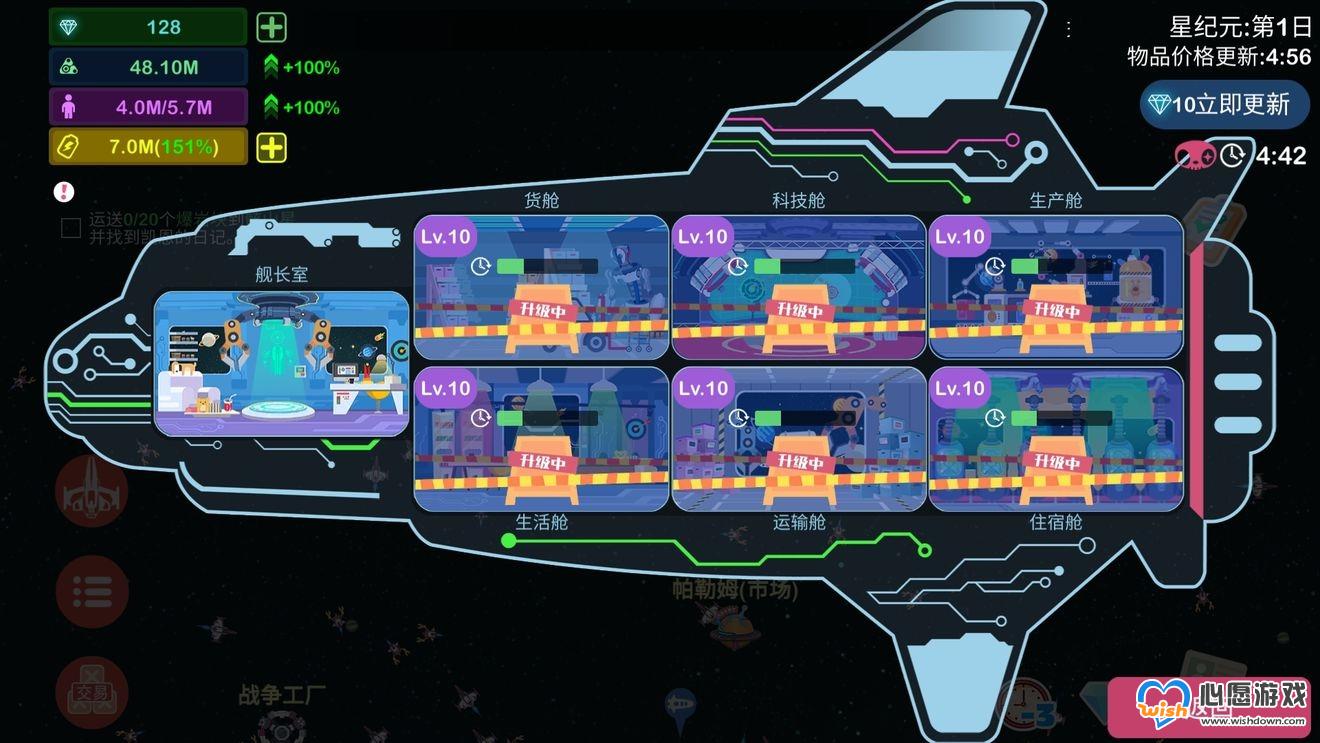Open the three-dot options menu
Image resolution: width=1320 pixels, height=743 pixels.
(1069, 29)
